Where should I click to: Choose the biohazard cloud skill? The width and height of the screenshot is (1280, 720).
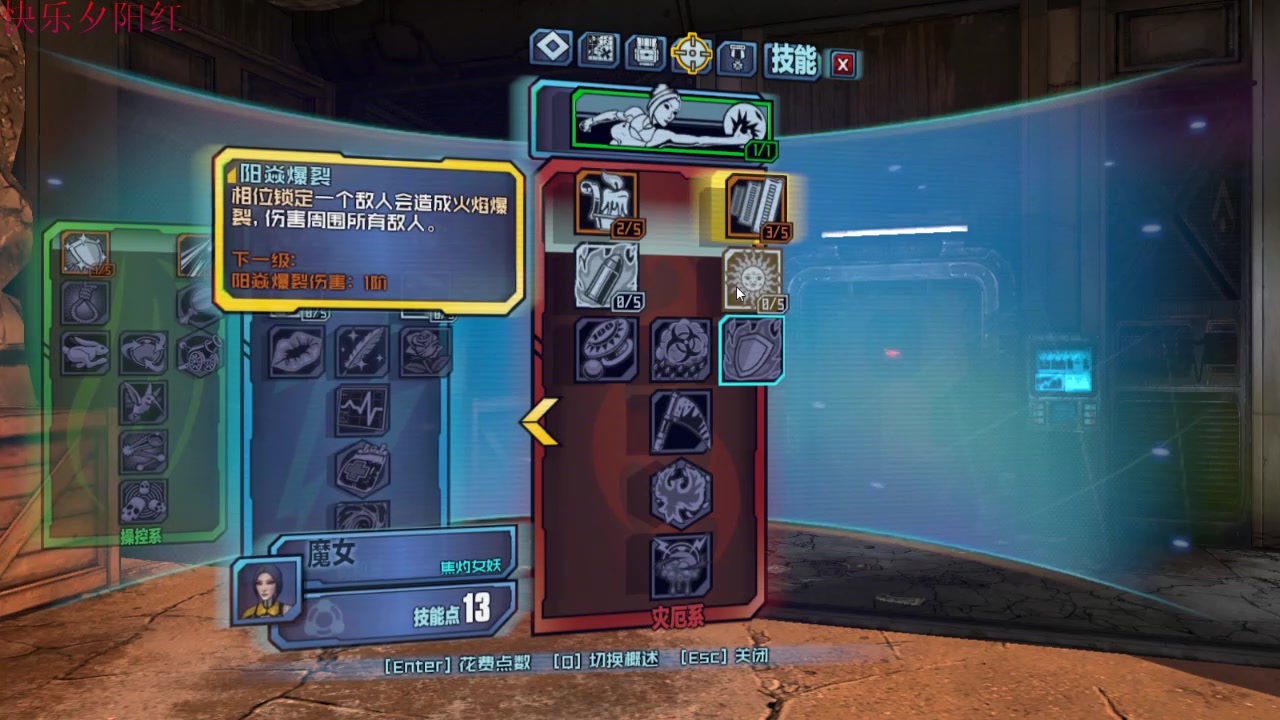[x=681, y=350]
